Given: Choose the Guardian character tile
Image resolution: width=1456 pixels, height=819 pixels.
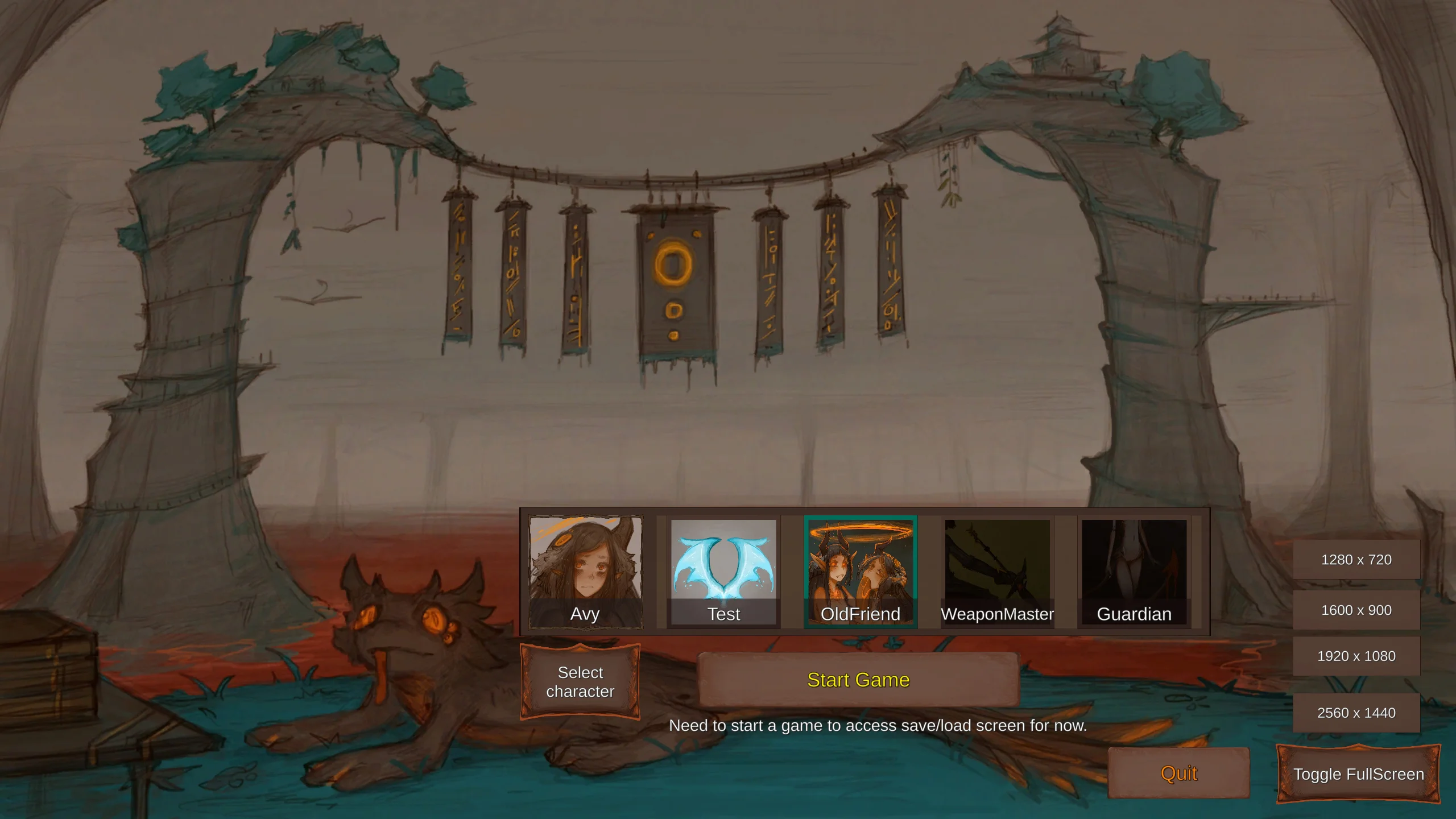Looking at the screenshot, I should [1134, 571].
